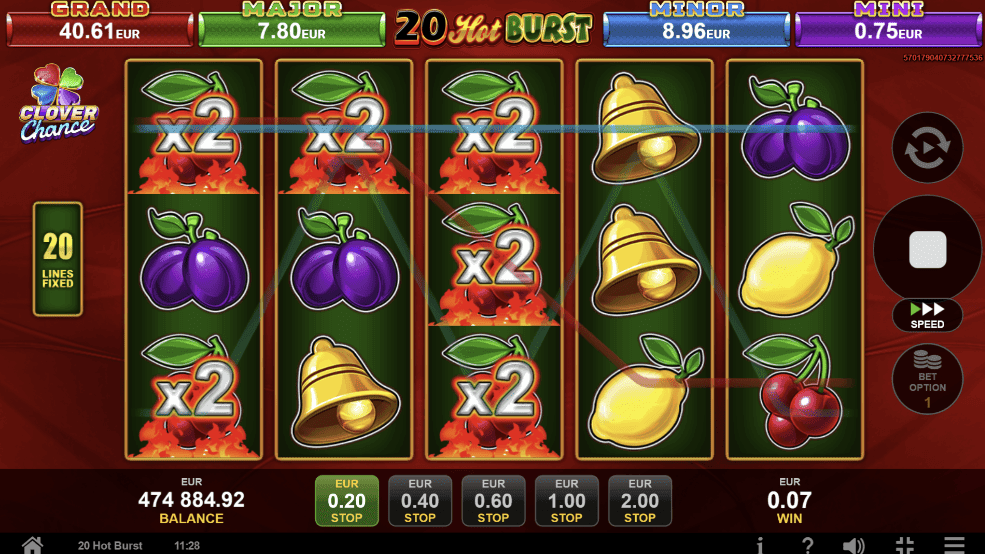Pick the 0.60 EUR bet
The width and height of the screenshot is (985, 554).
point(493,500)
